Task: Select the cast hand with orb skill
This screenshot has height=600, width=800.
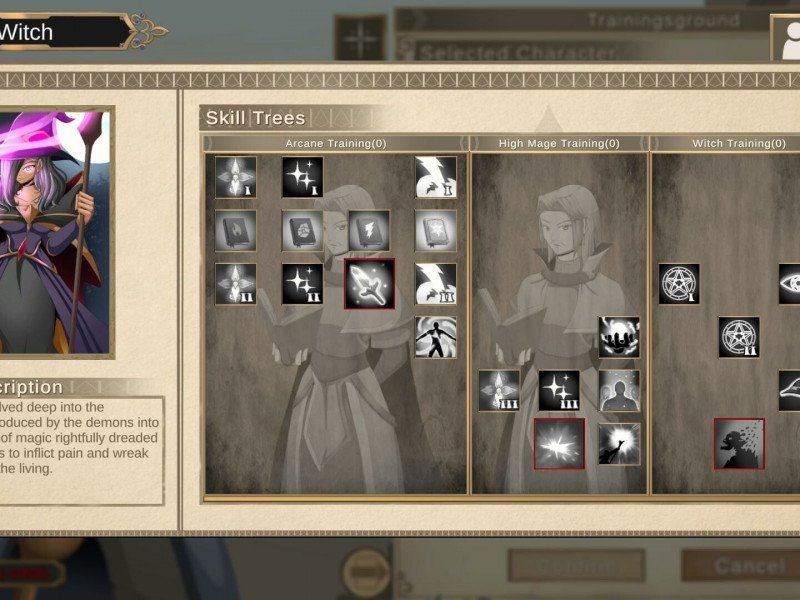Action: tap(619, 337)
